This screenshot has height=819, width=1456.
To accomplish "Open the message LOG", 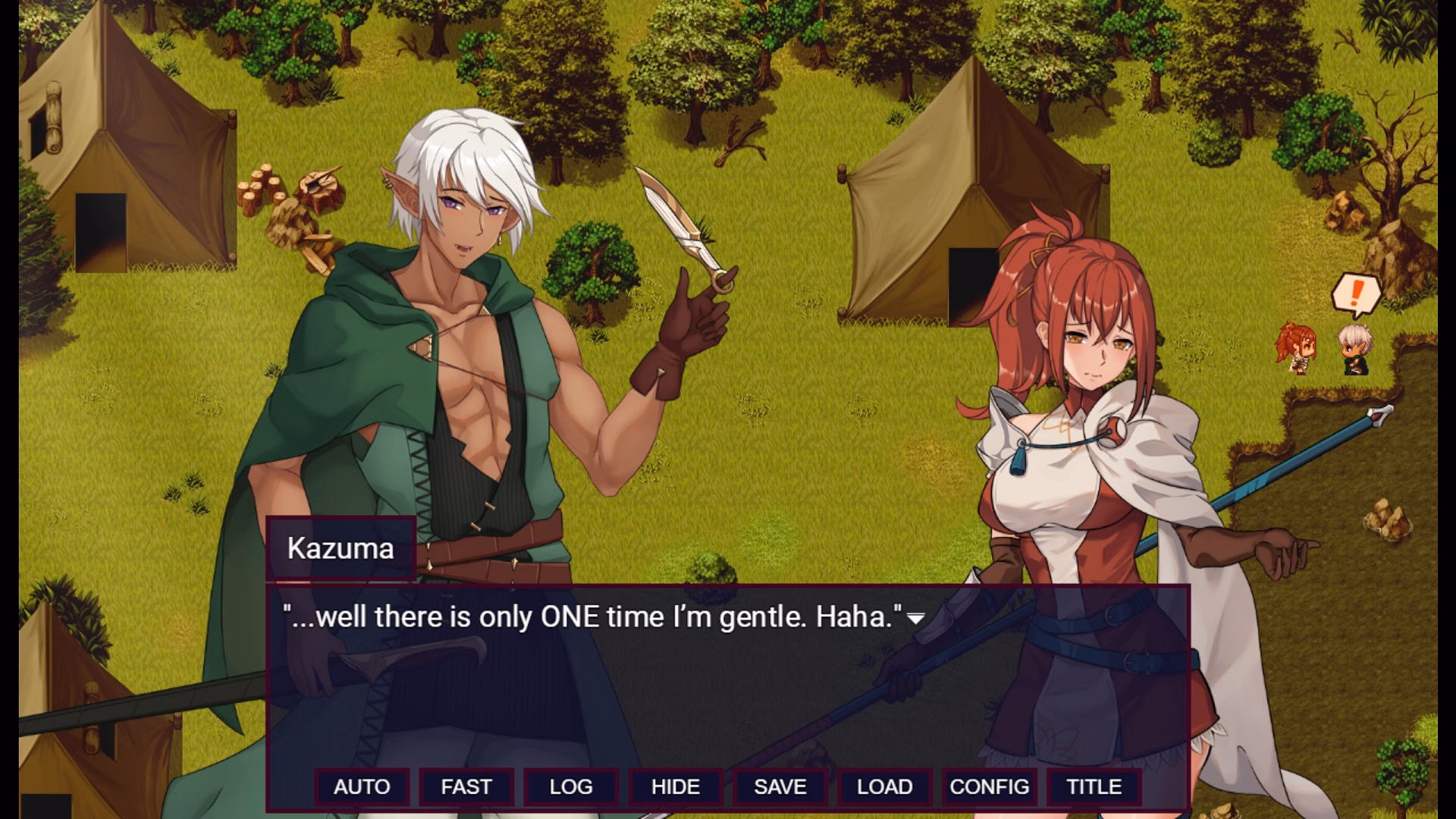I will pyautogui.click(x=571, y=787).
